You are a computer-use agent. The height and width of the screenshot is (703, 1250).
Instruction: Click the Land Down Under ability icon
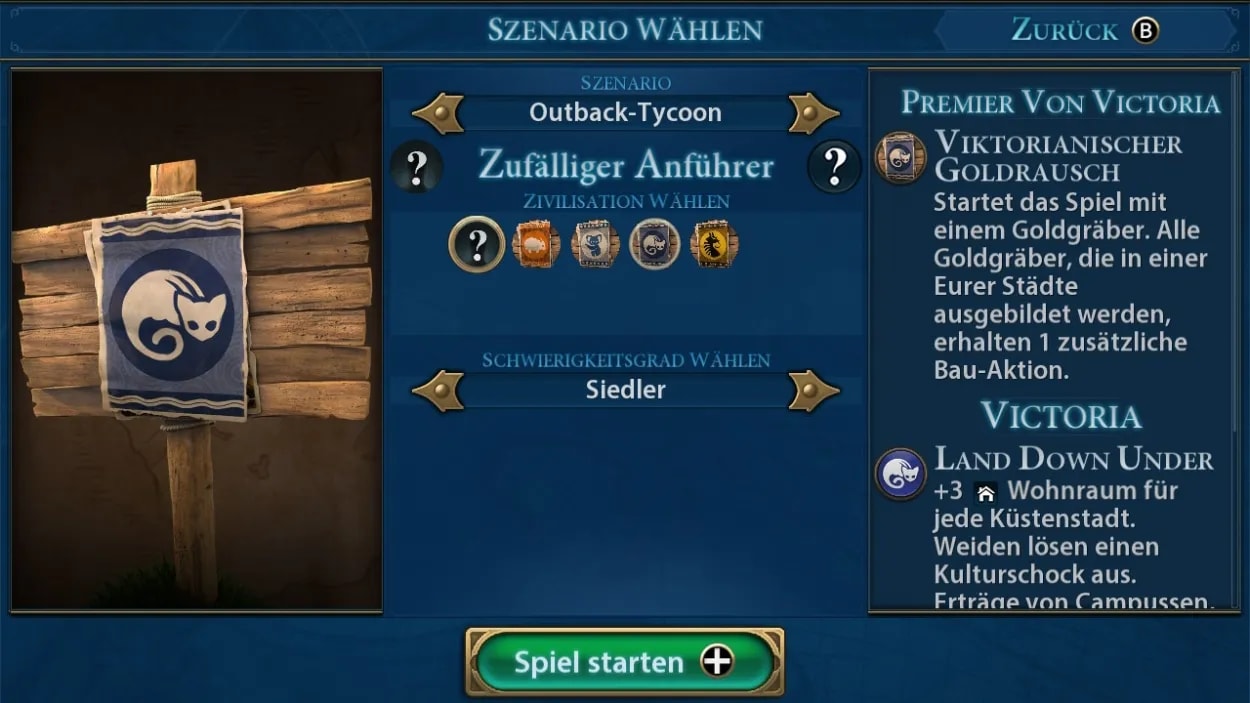pyautogui.click(x=899, y=473)
